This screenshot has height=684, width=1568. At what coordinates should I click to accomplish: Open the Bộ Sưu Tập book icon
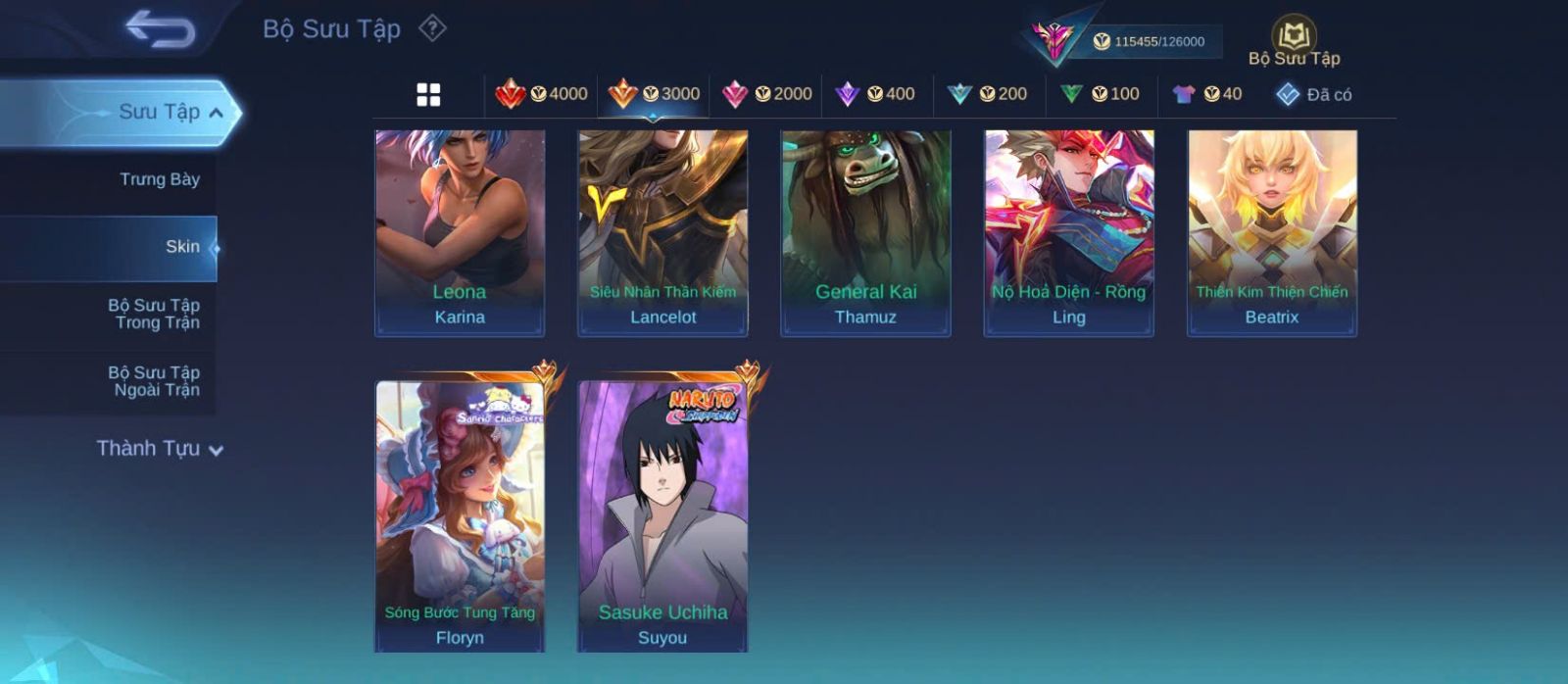coord(1294,41)
